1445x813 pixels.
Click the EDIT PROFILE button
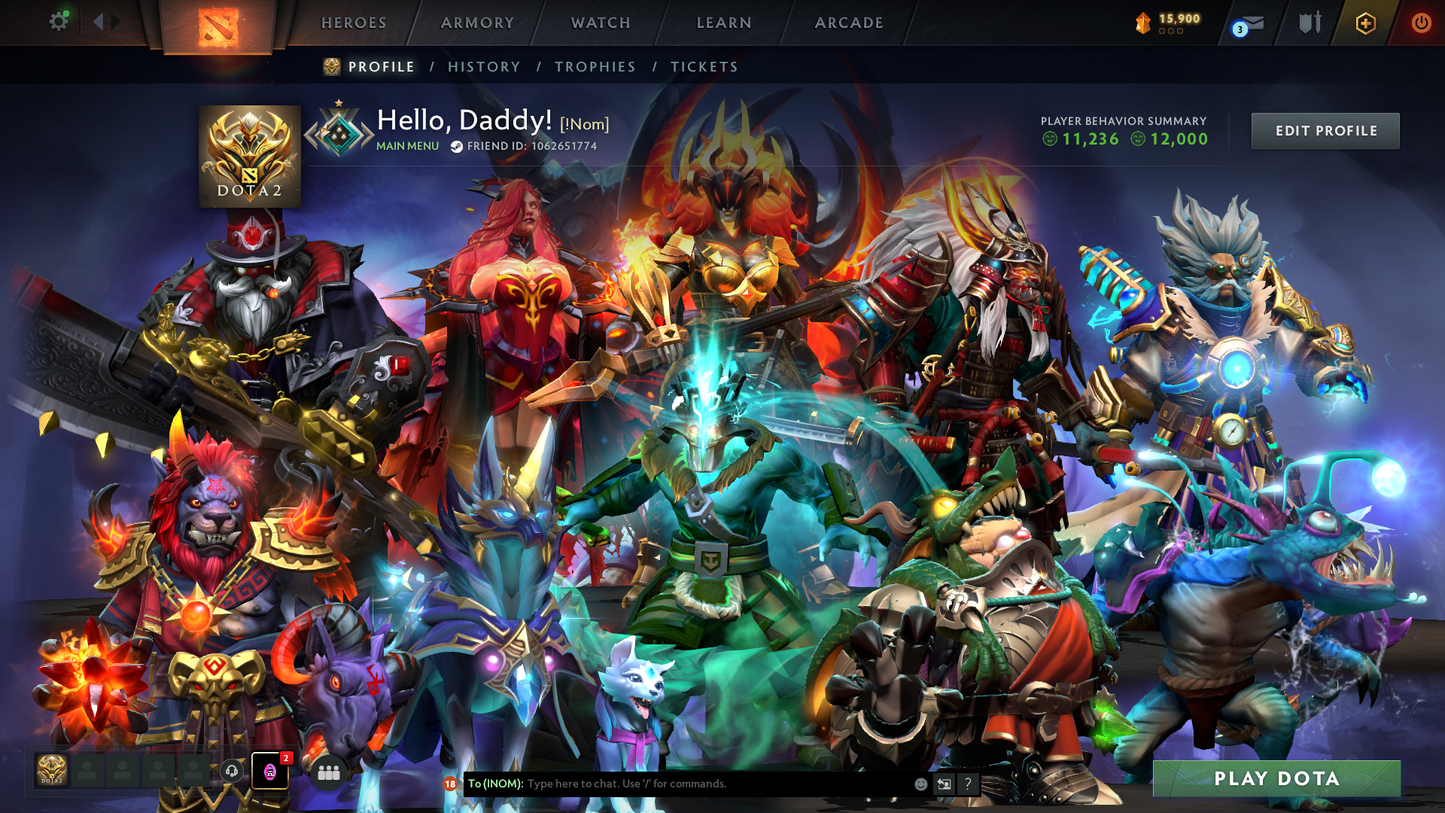pyautogui.click(x=1325, y=130)
